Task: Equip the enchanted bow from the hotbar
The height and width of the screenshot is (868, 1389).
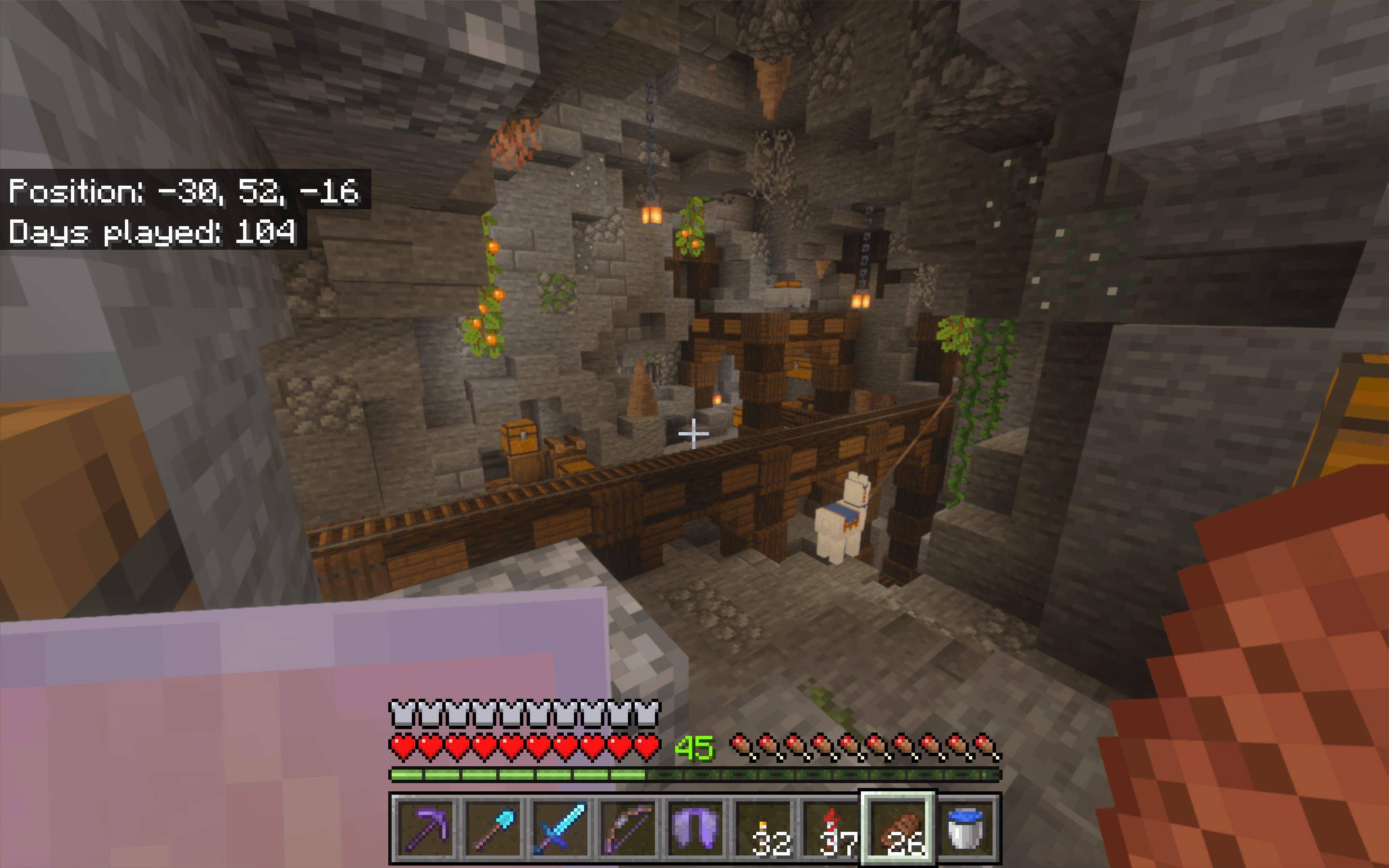Action: [x=628, y=829]
